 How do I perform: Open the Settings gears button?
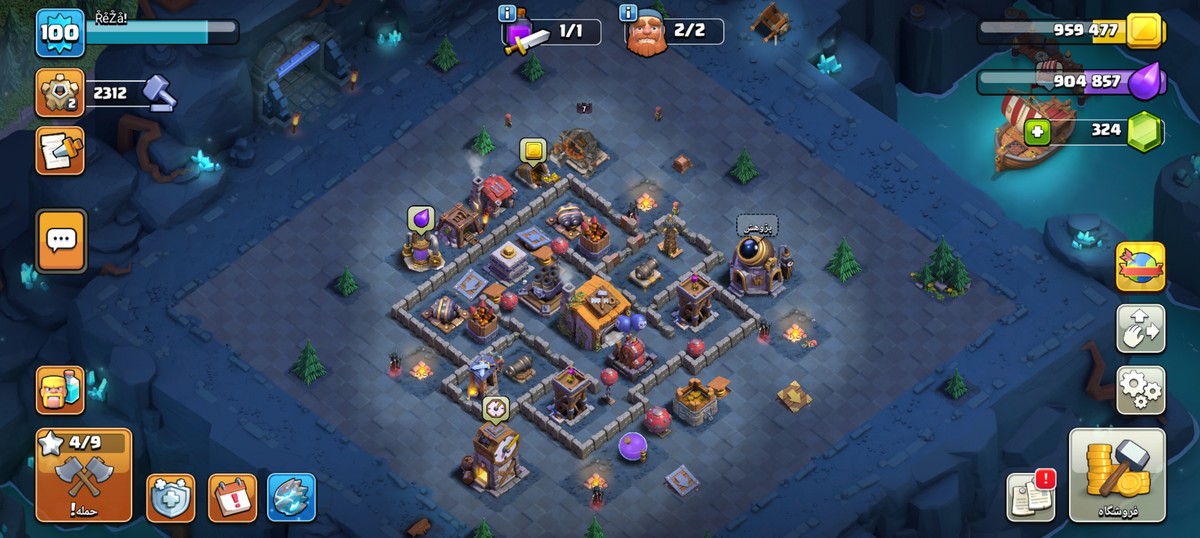pos(1140,390)
